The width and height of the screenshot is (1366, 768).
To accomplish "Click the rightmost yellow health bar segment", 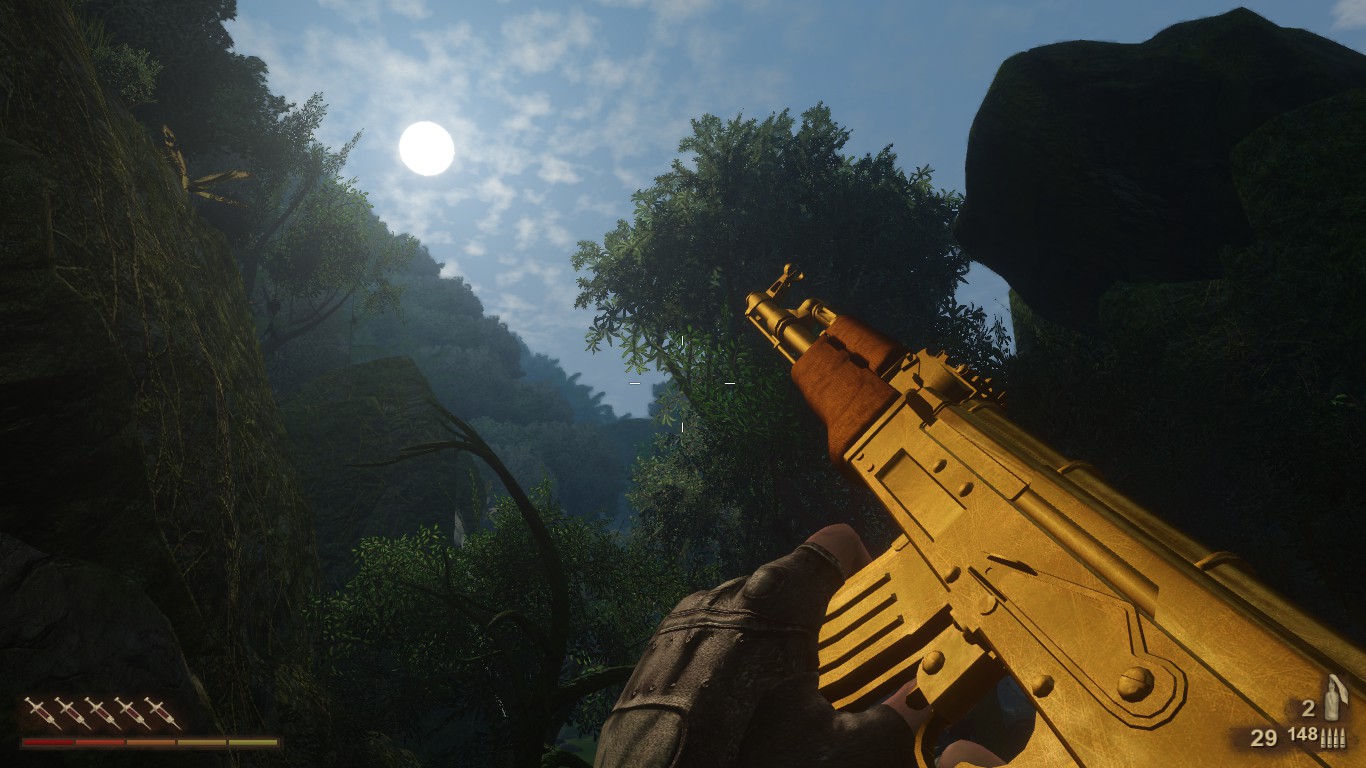I will (x=252, y=742).
